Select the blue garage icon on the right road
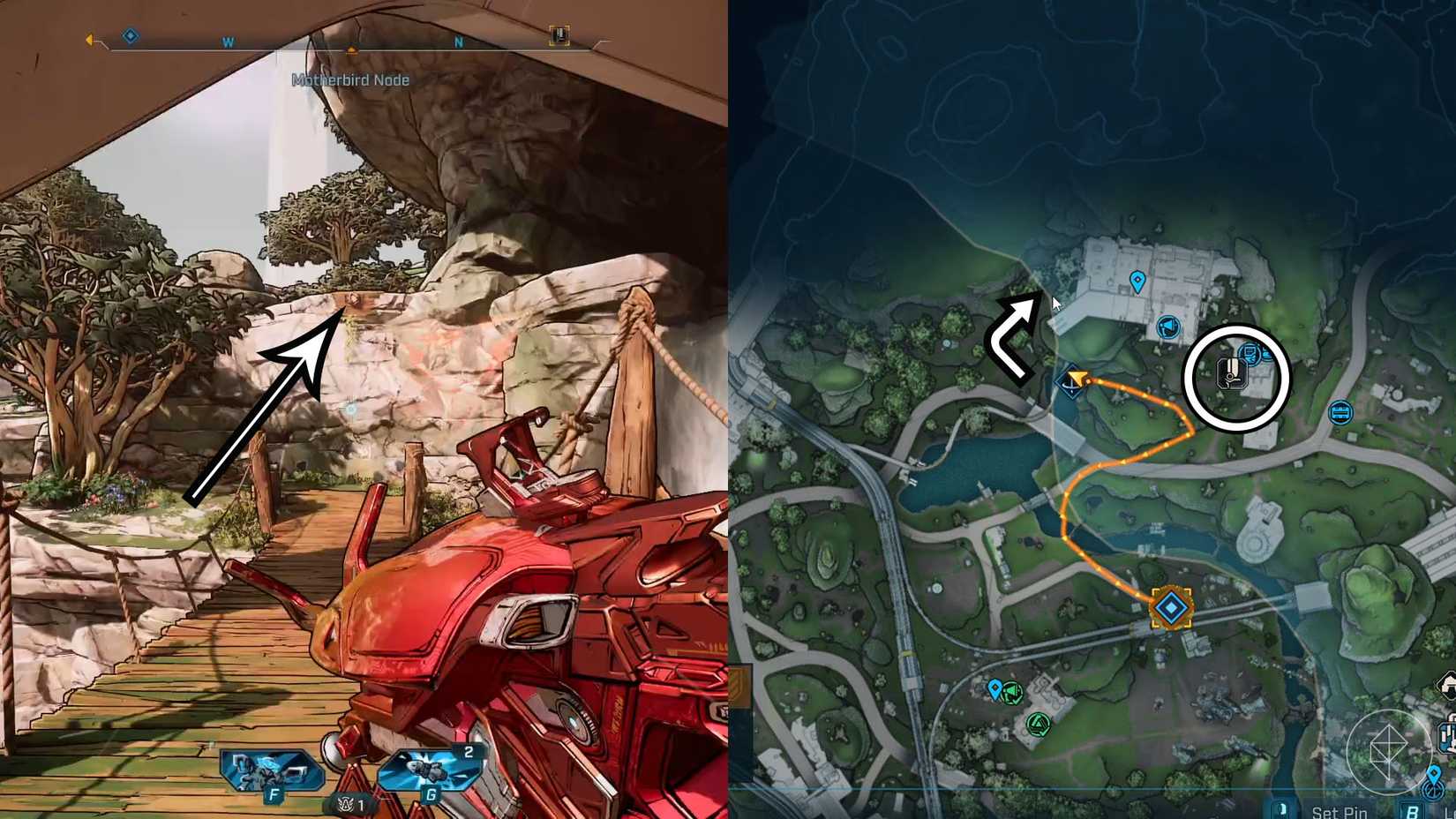 pos(1340,413)
